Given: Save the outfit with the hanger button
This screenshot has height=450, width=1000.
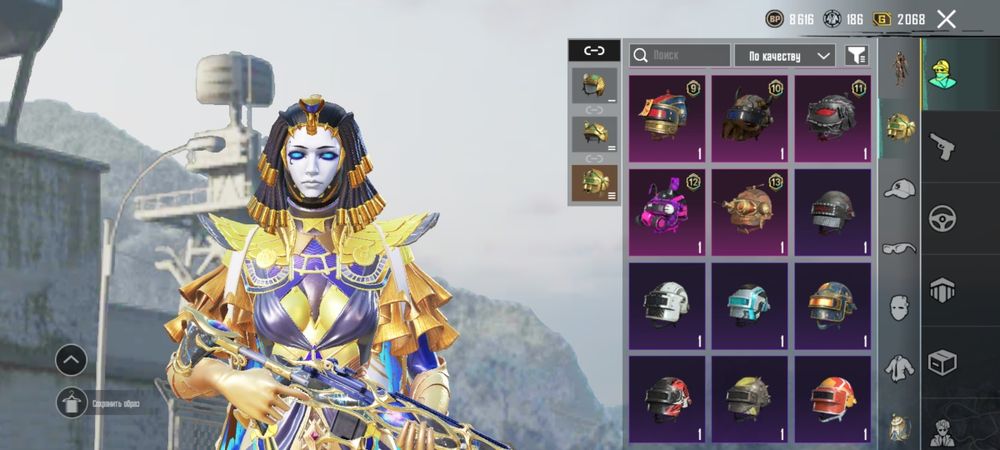Looking at the screenshot, I should click(x=71, y=403).
